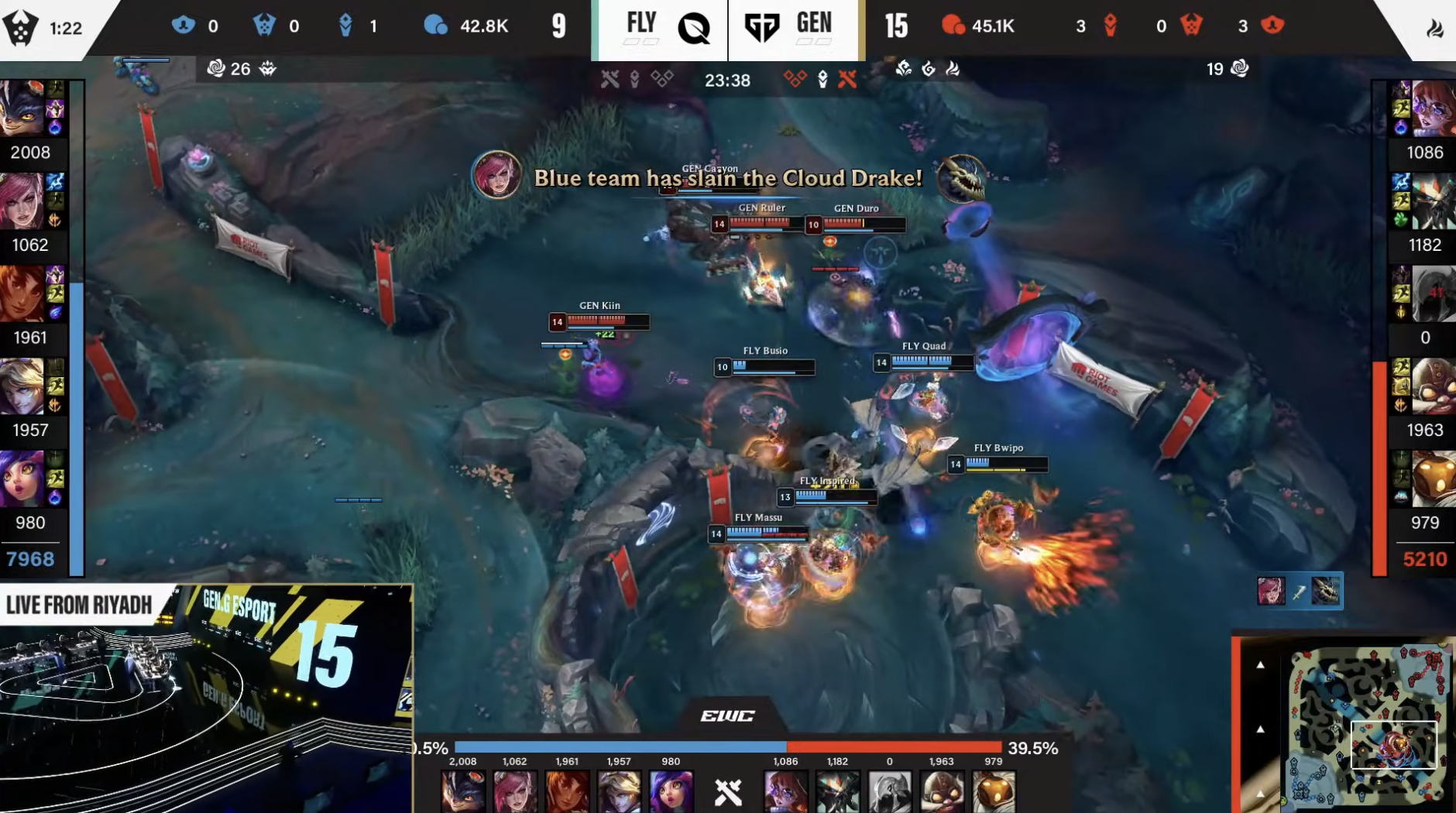Viewport: 1456px width, 813px height.
Task: Select the blue team gold icon showing 42.8K
Action: [438, 25]
